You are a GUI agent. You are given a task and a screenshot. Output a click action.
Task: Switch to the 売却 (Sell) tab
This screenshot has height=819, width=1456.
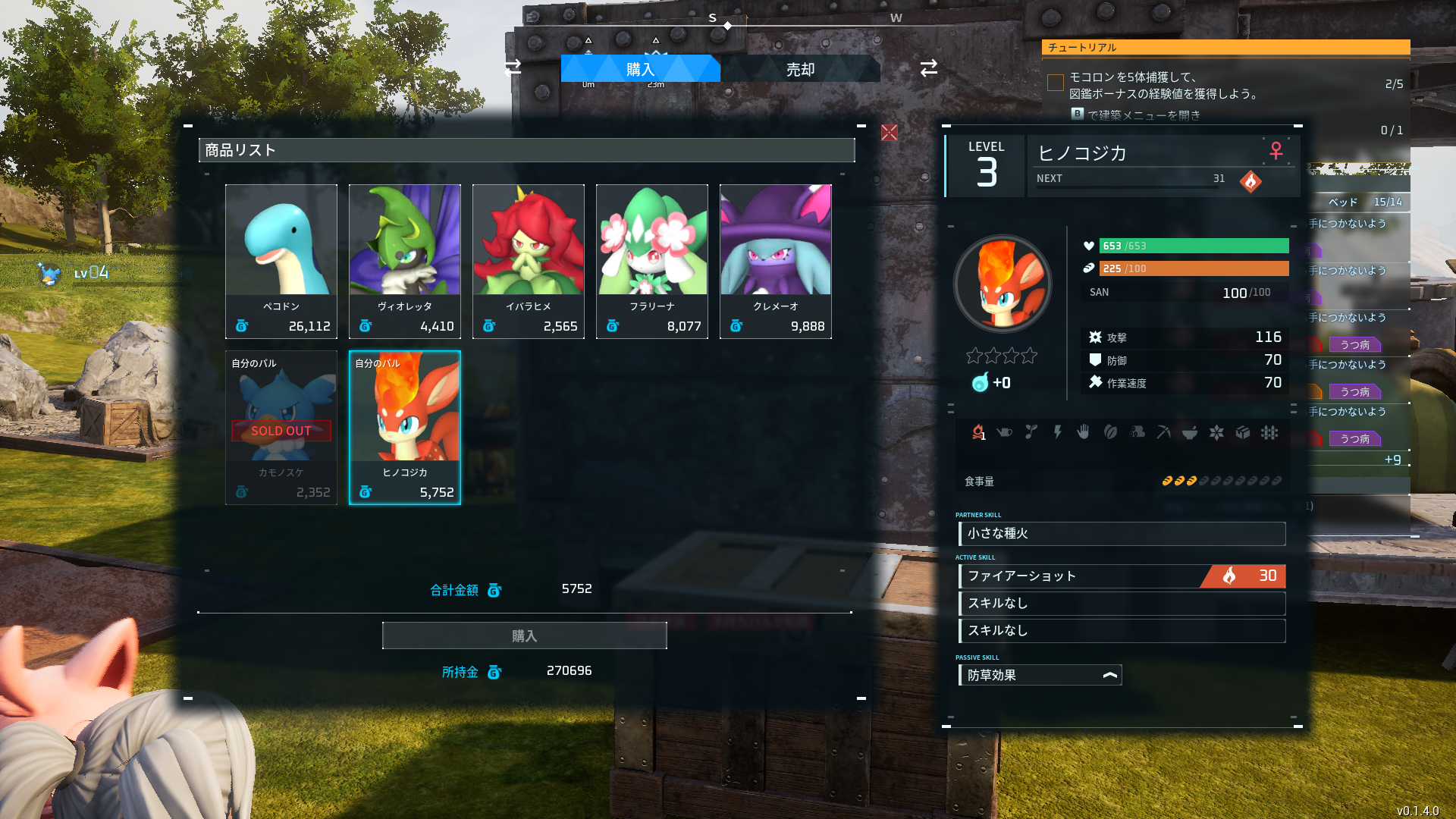click(x=800, y=69)
